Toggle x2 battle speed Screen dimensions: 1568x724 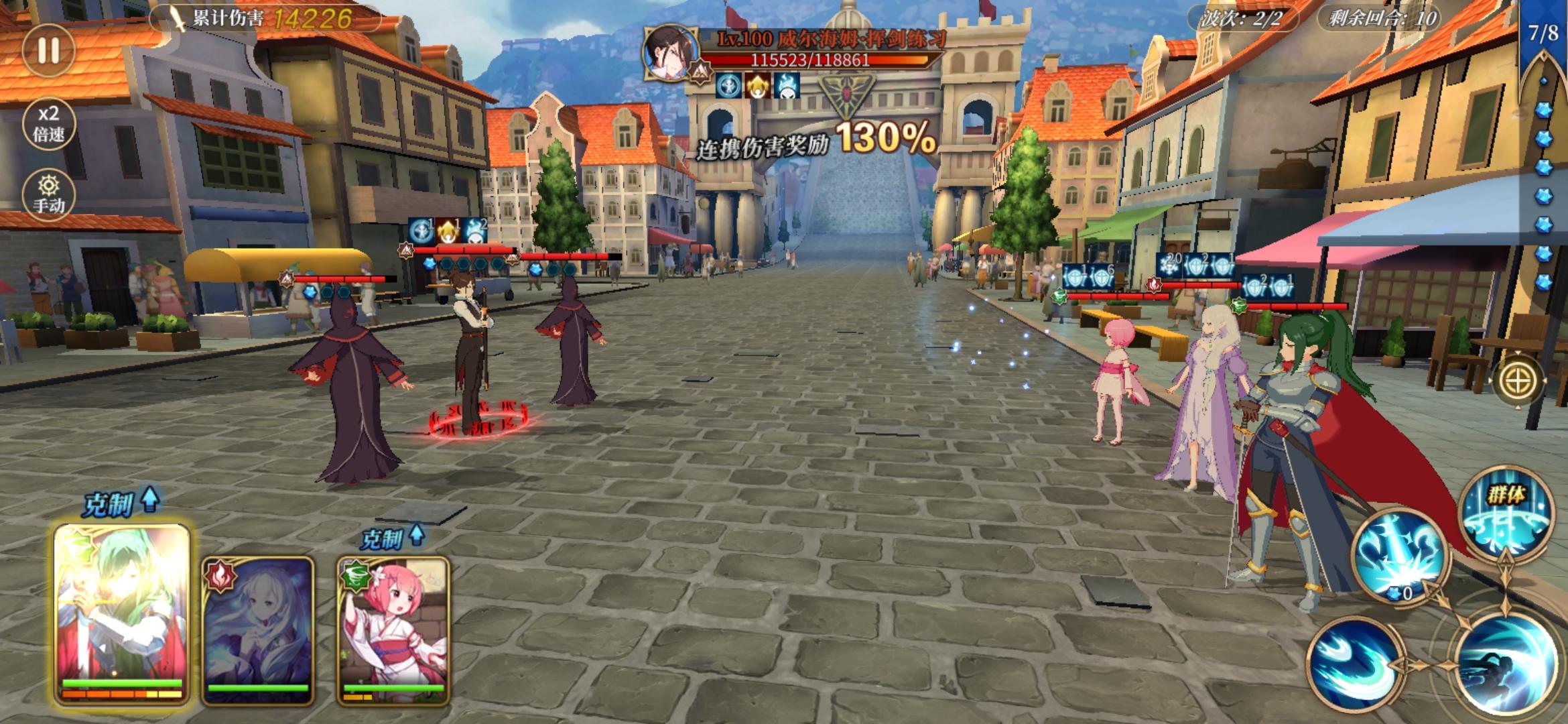(x=48, y=124)
